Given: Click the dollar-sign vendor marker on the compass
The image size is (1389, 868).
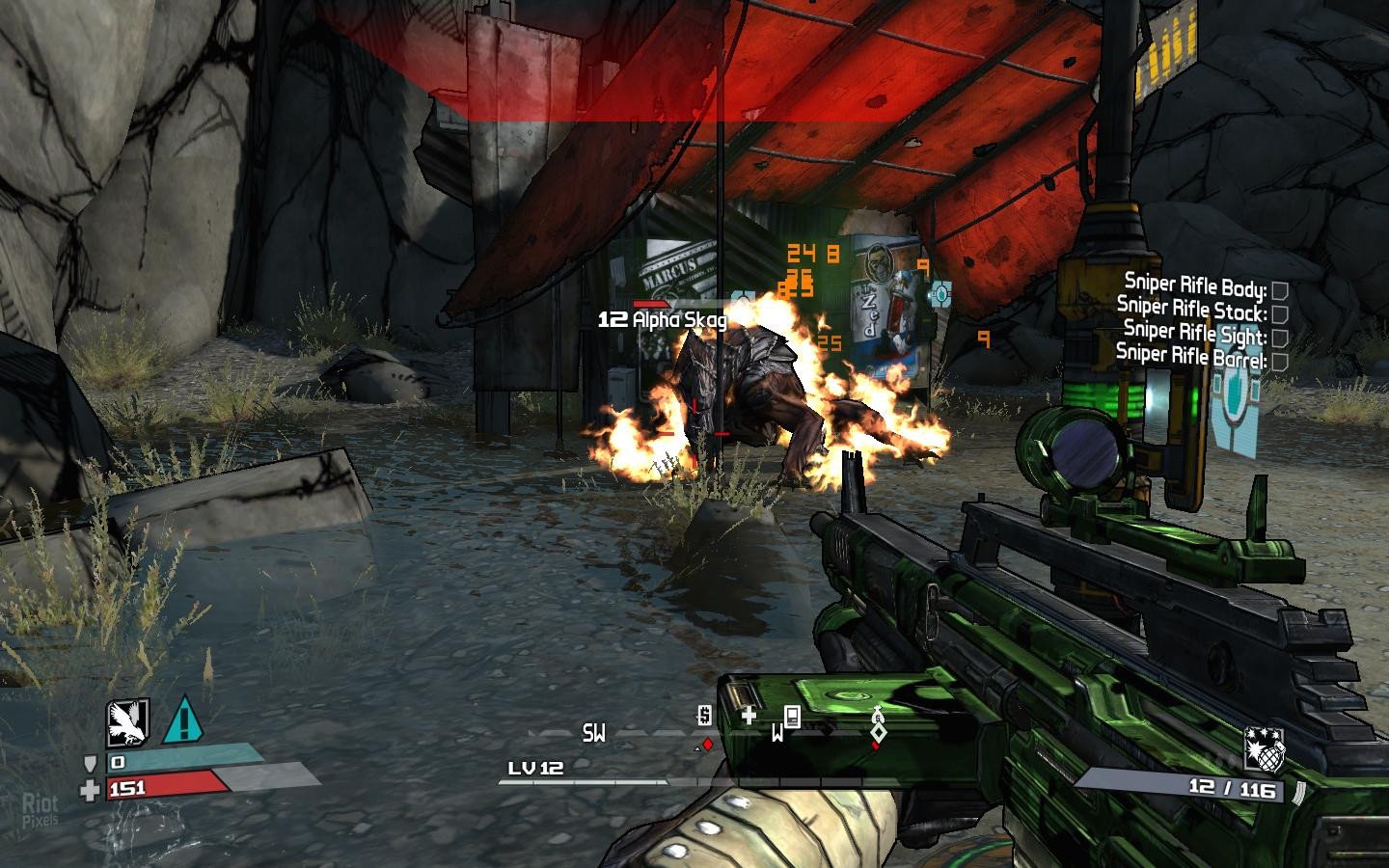Looking at the screenshot, I should [x=705, y=716].
